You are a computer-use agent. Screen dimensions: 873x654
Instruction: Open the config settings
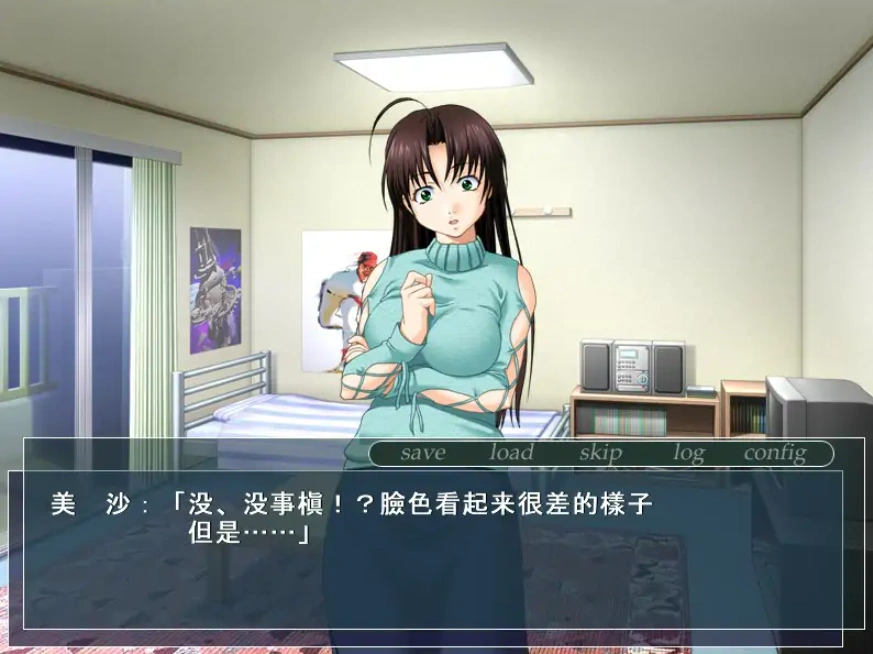click(774, 453)
